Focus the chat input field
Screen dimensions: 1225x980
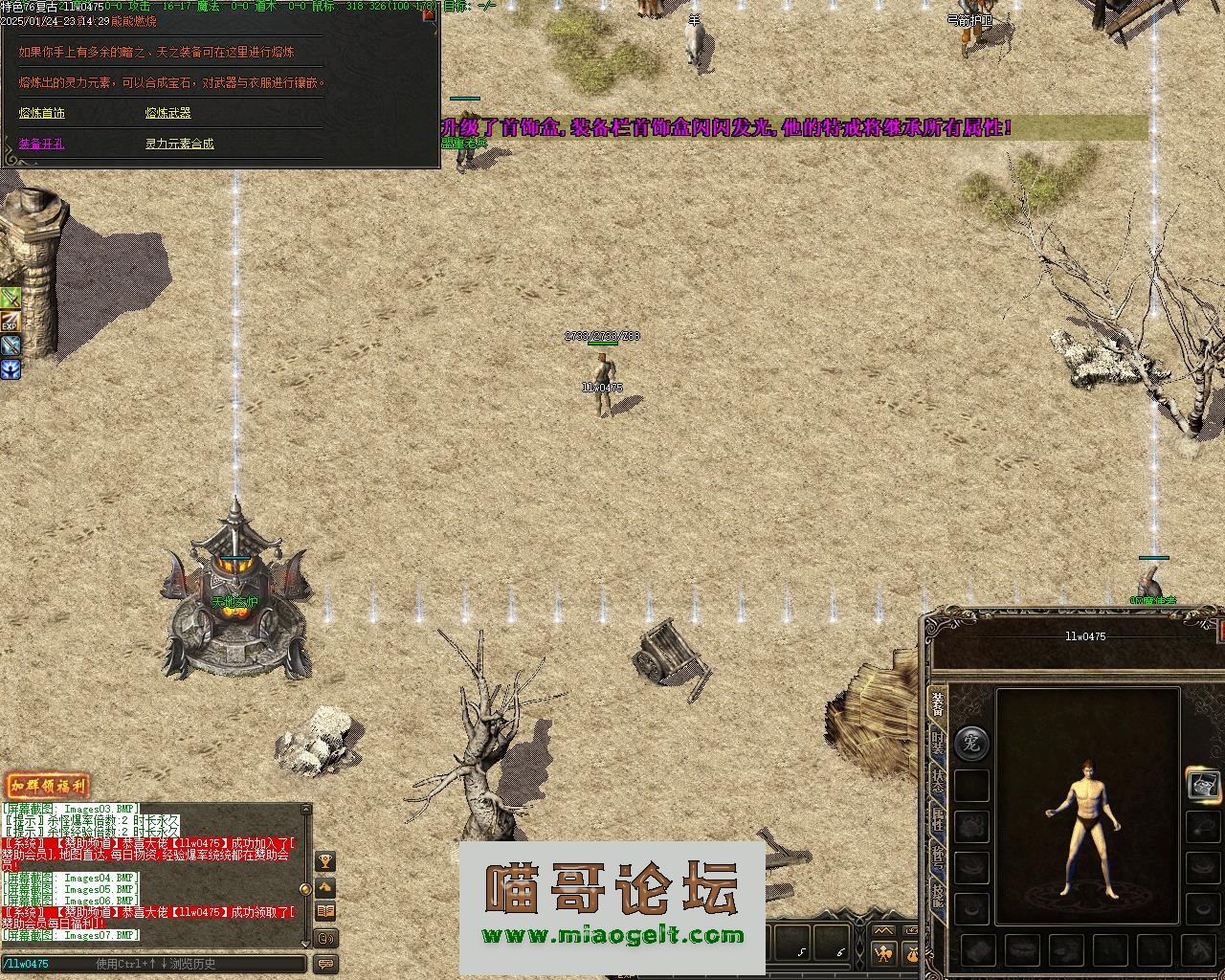[153, 964]
